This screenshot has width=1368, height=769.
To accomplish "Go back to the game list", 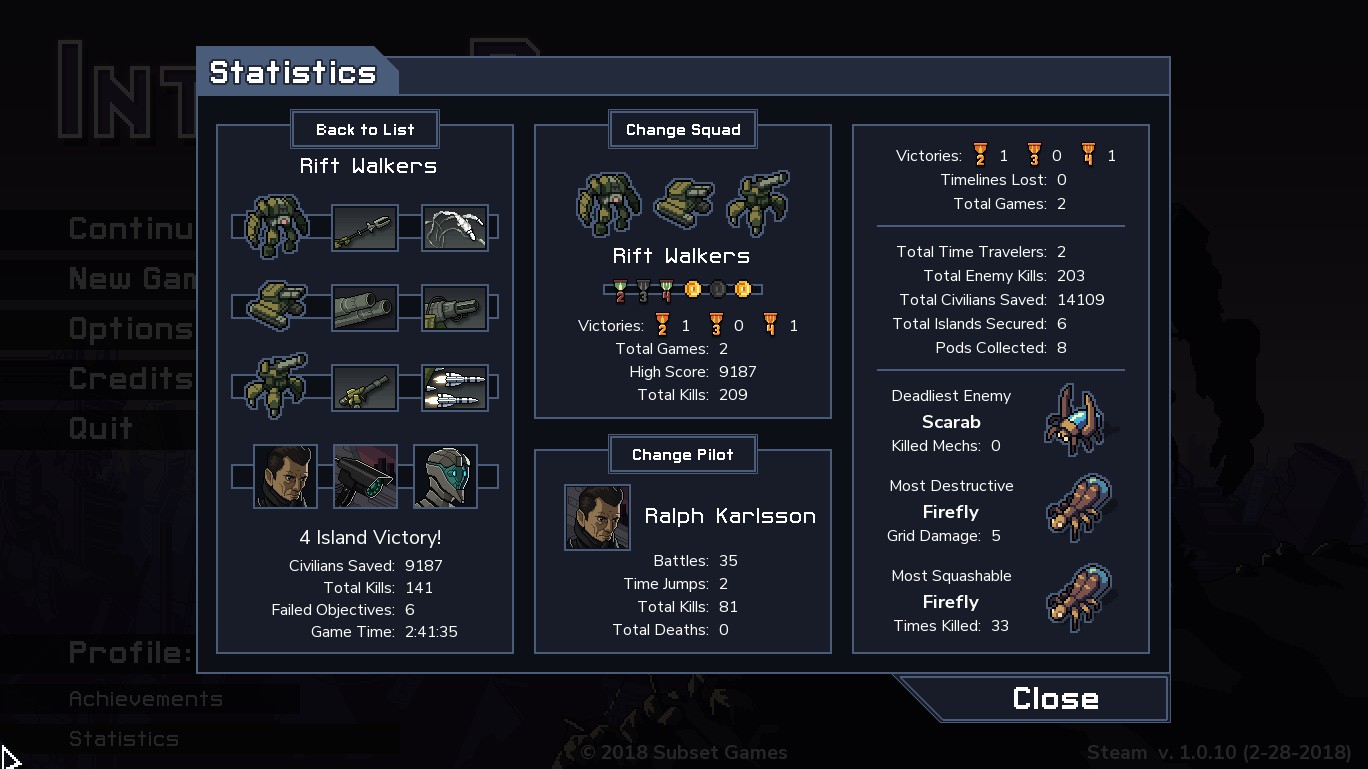I will 365,129.
